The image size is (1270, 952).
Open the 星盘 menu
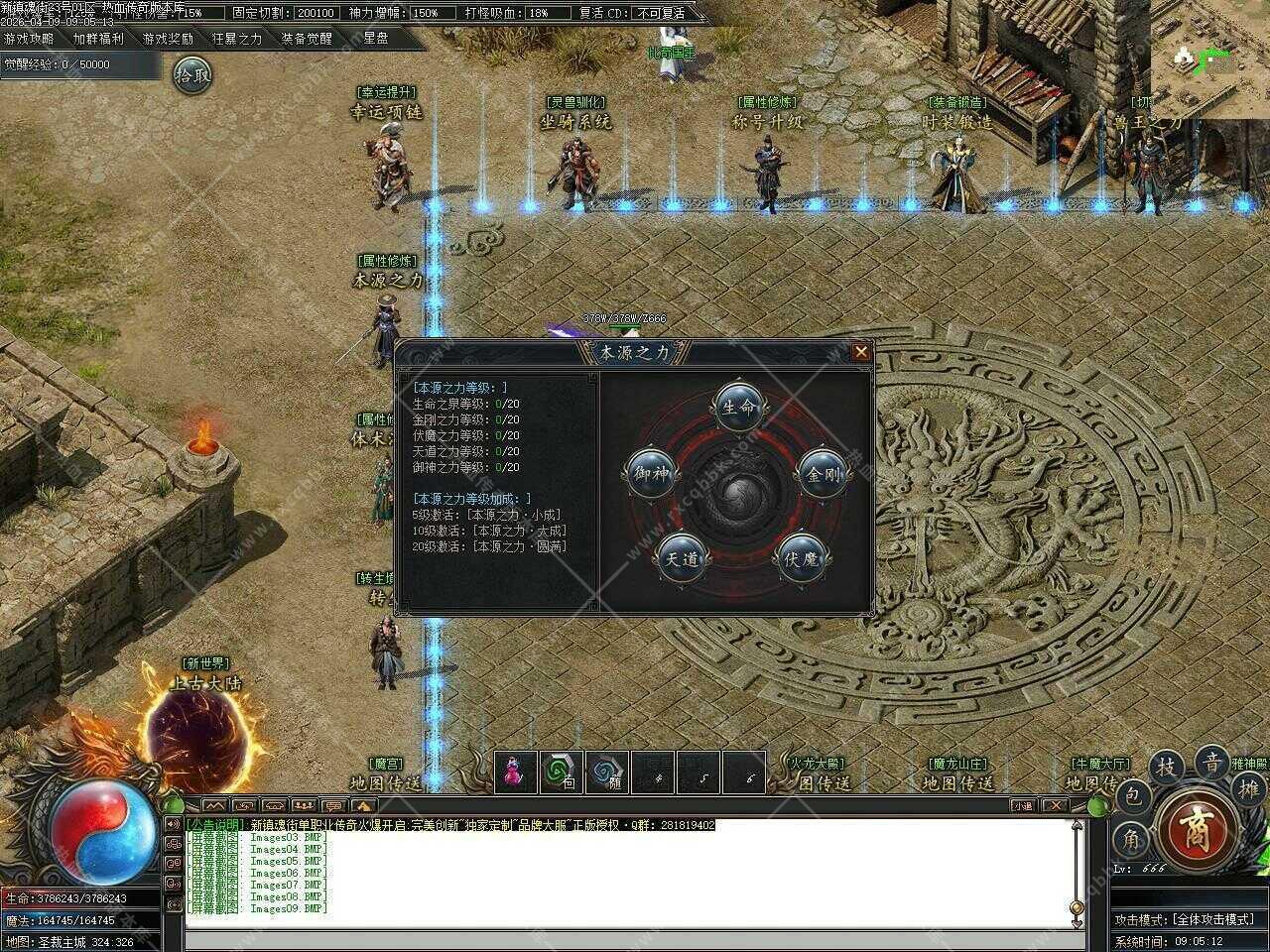(376, 39)
